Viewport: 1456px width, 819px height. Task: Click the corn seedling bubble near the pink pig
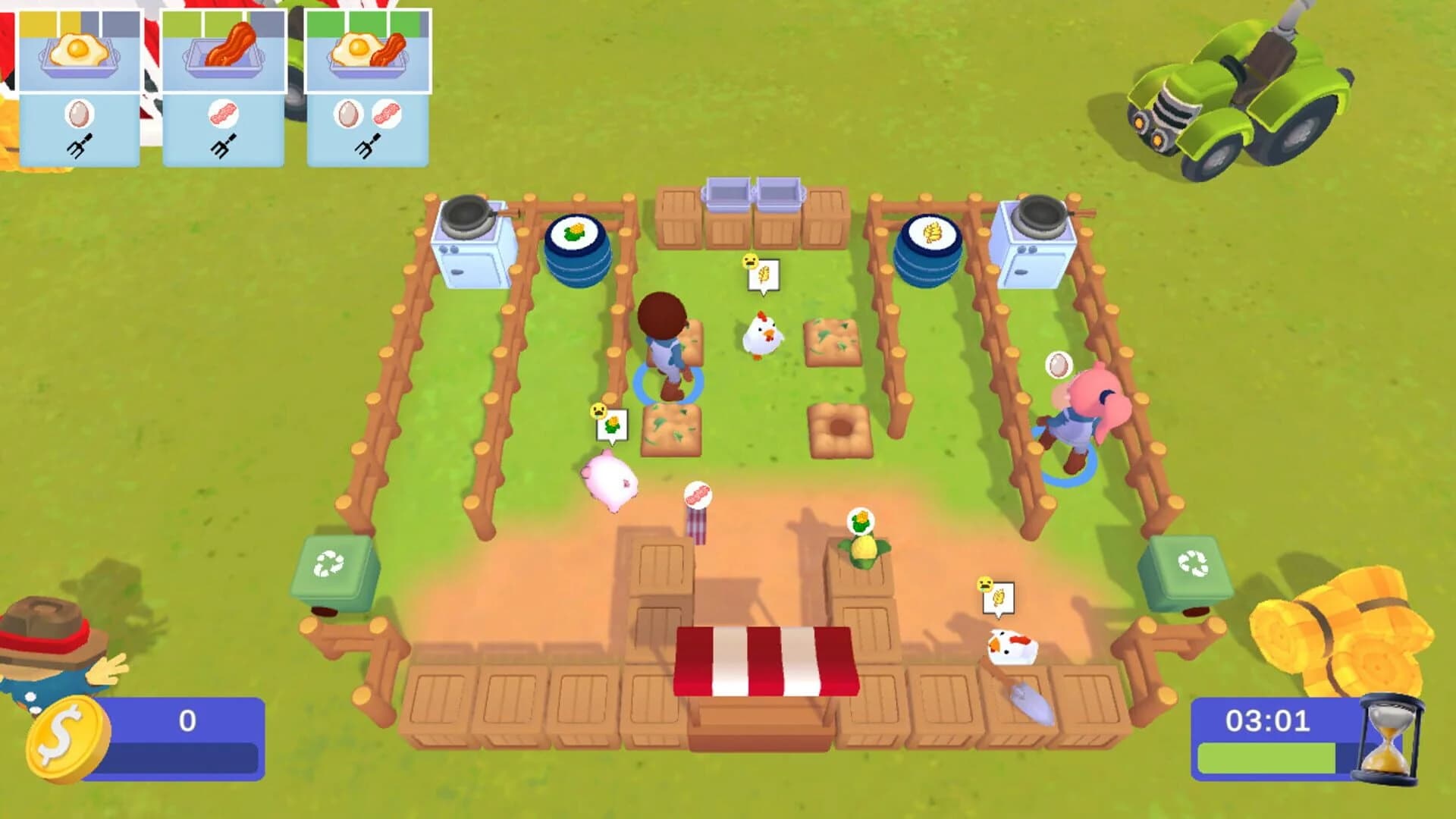pyautogui.click(x=611, y=422)
